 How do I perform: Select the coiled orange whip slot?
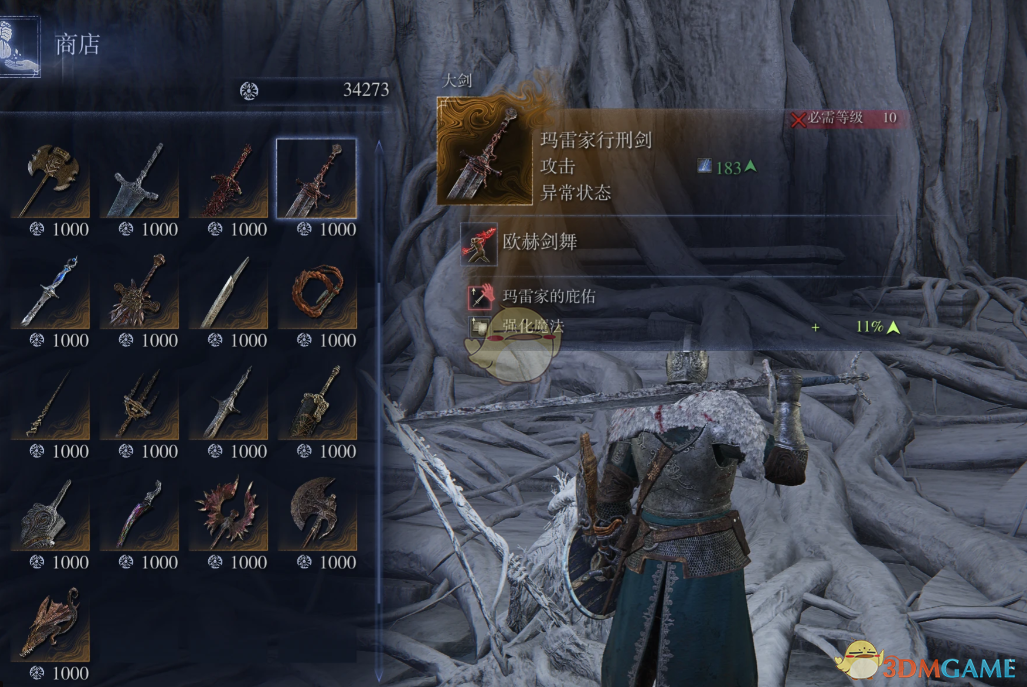(316, 291)
